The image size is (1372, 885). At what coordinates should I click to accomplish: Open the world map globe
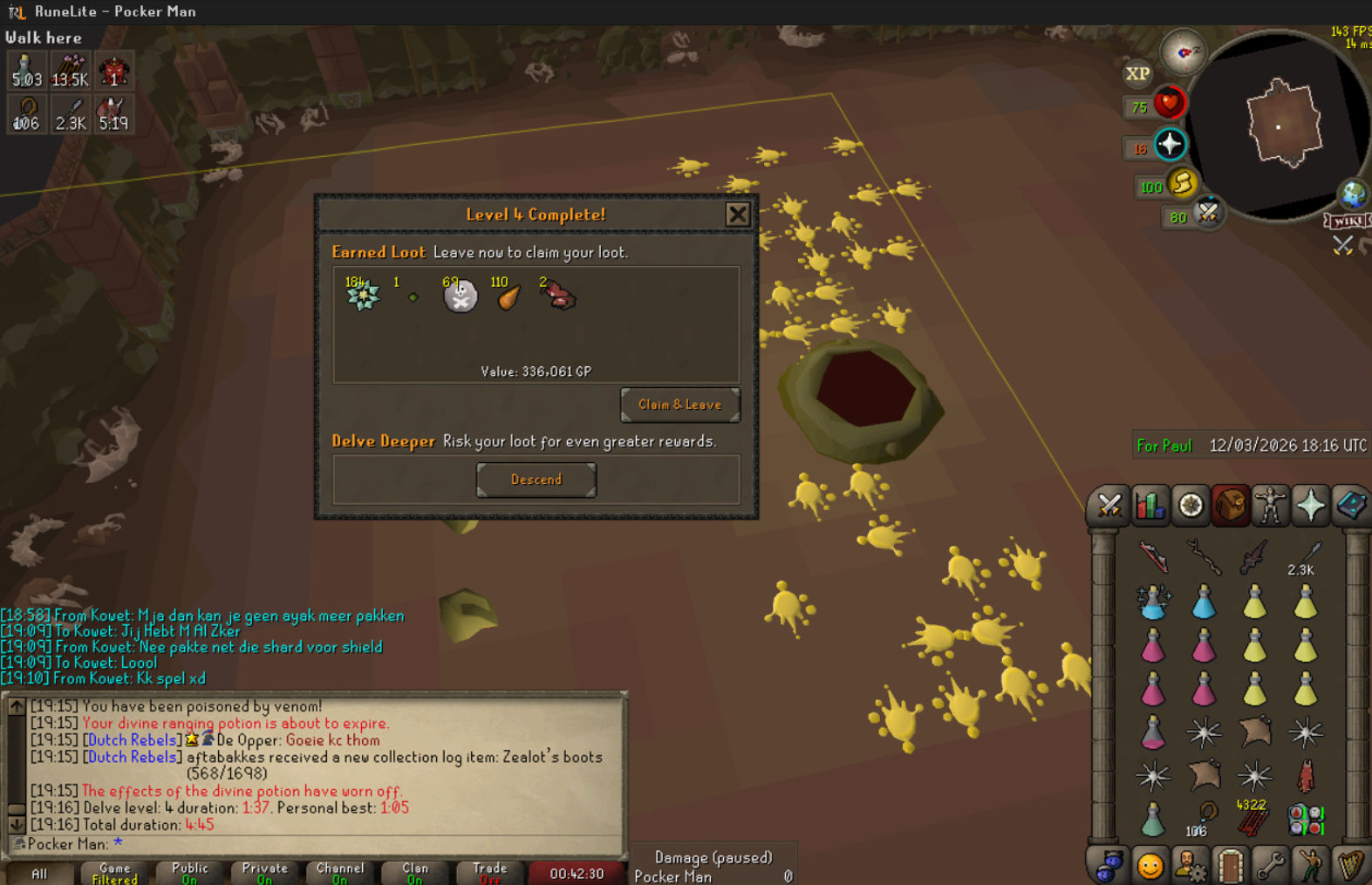point(1353,194)
